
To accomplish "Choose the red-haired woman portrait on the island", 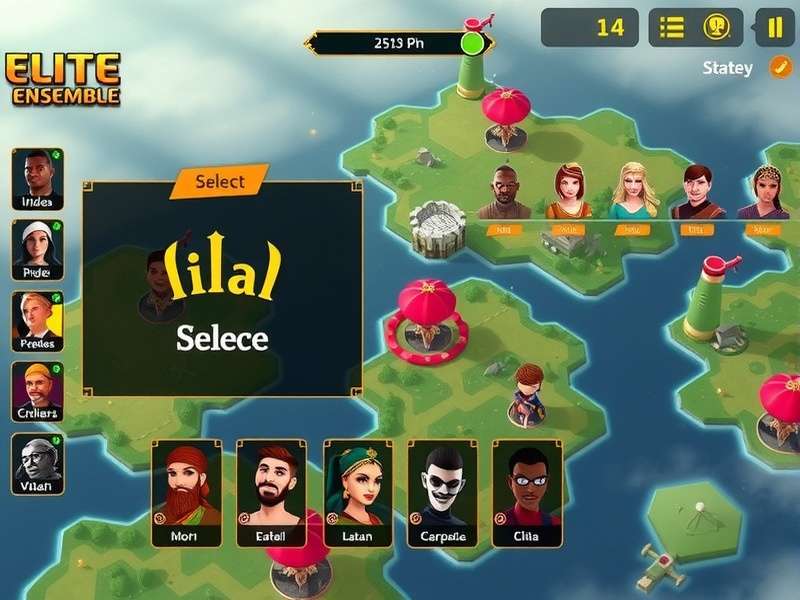I will [568, 191].
